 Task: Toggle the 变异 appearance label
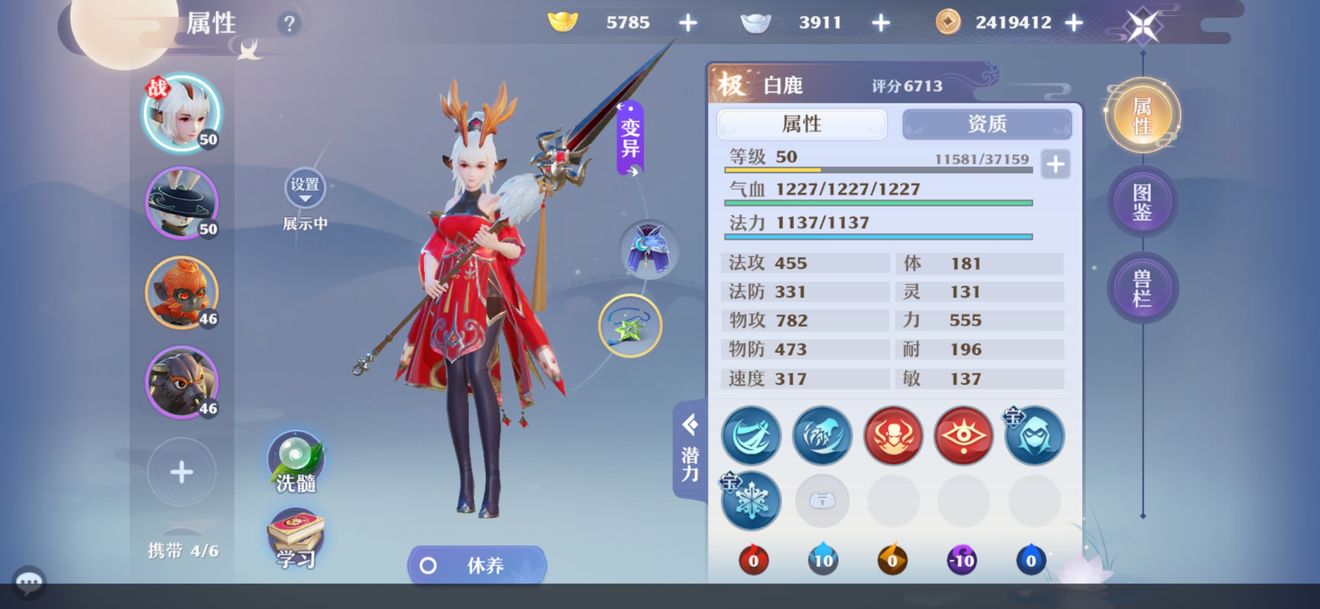point(630,138)
